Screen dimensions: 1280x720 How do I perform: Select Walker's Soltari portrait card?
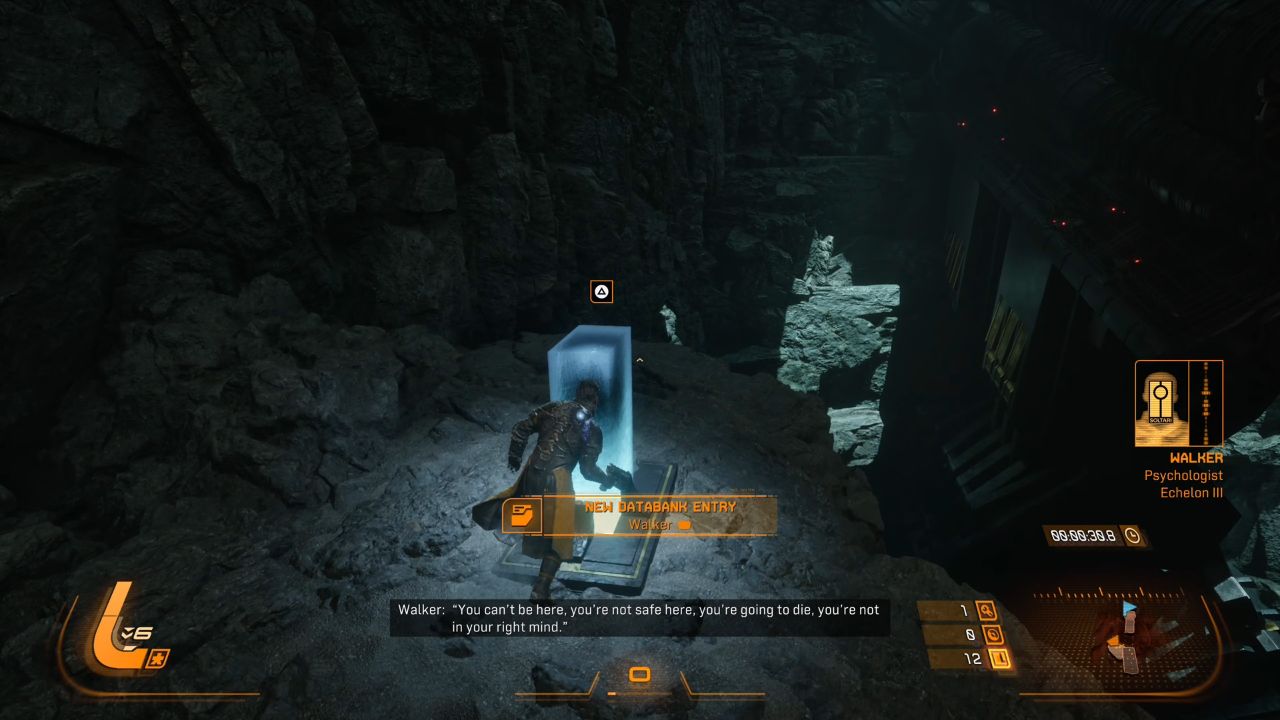tap(1161, 402)
